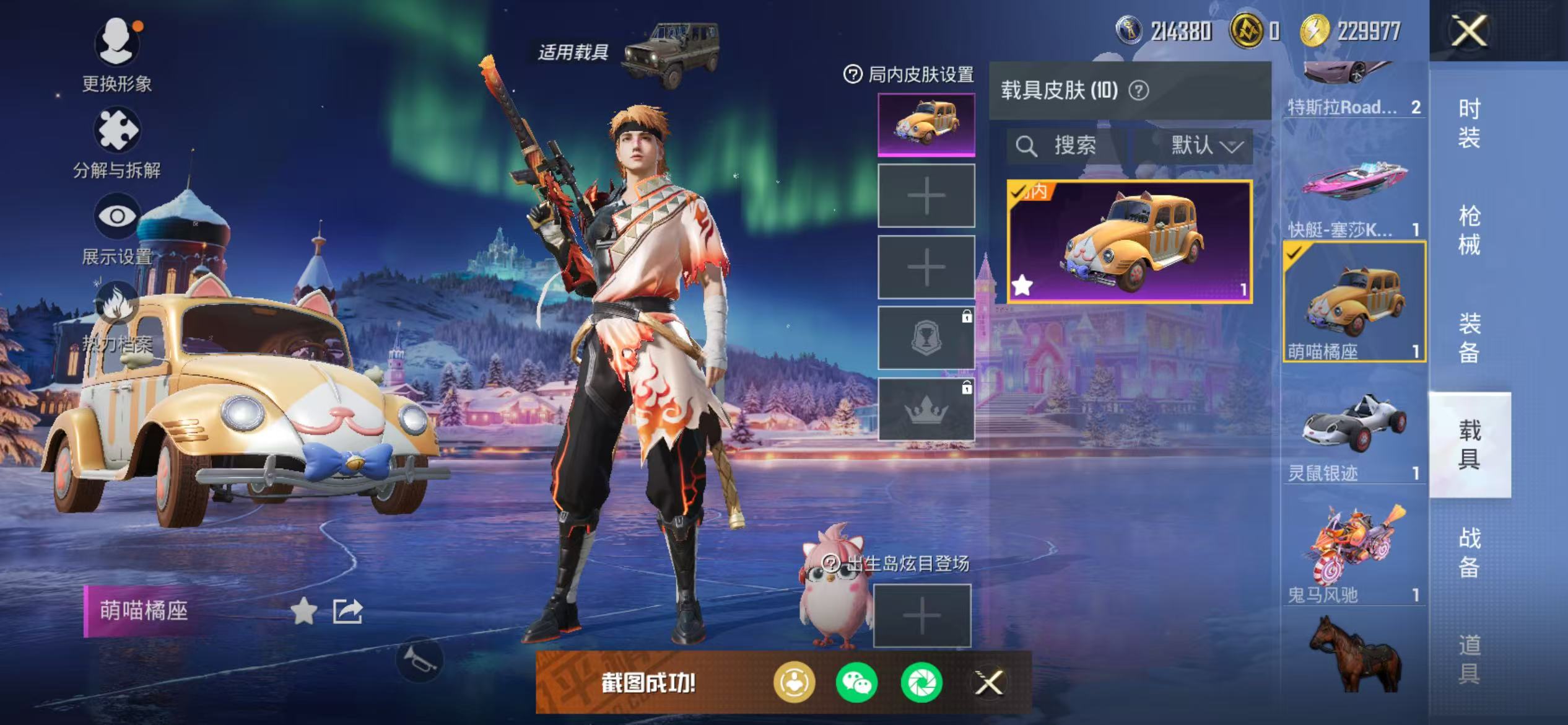
Task: Open 载具皮肤 question mark help
Action: click(1139, 90)
